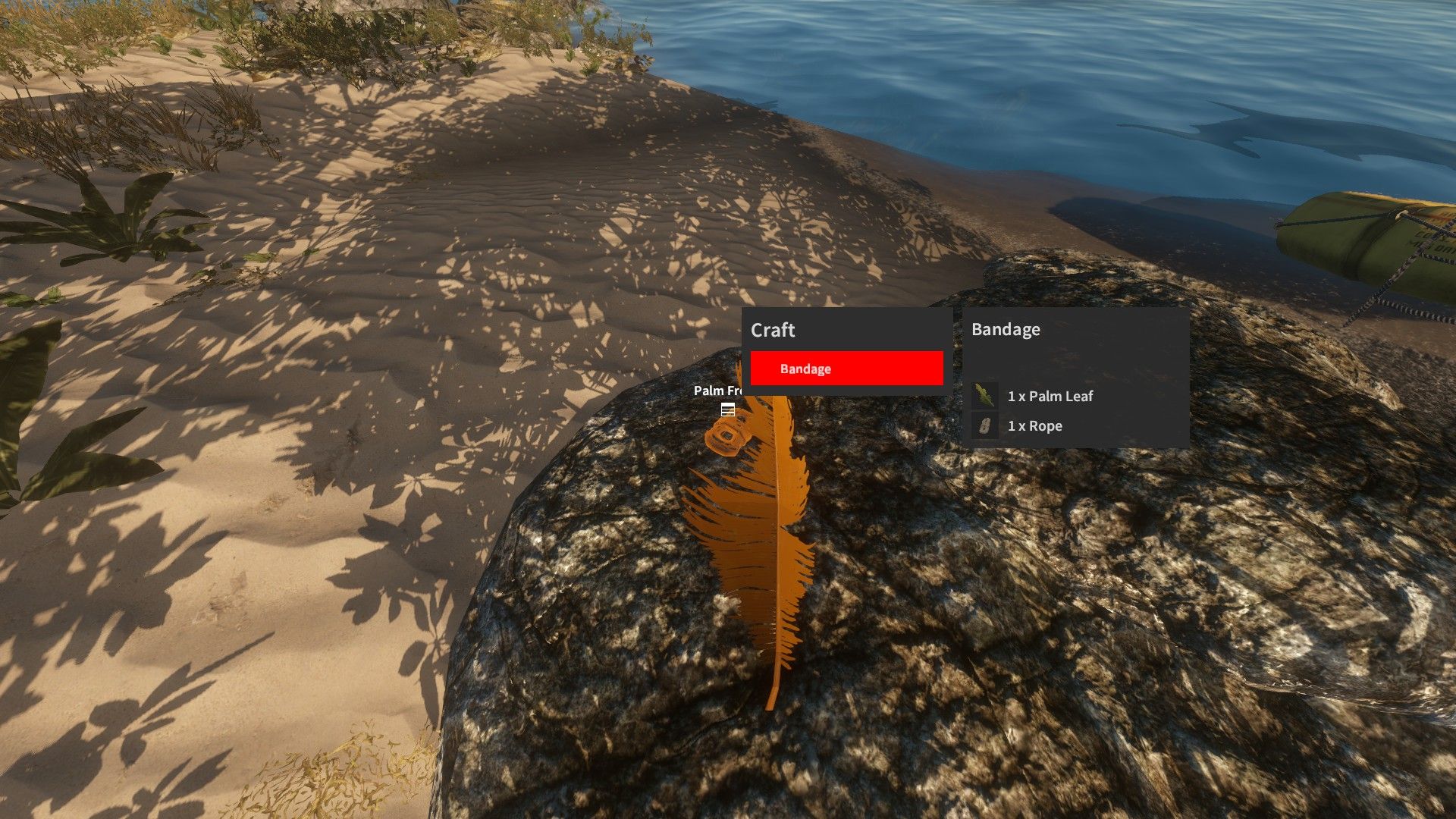Image resolution: width=1456 pixels, height=819 pixels.
Task: Click the Palm Leaf ingredient icon
Action: tap(984, 395)
